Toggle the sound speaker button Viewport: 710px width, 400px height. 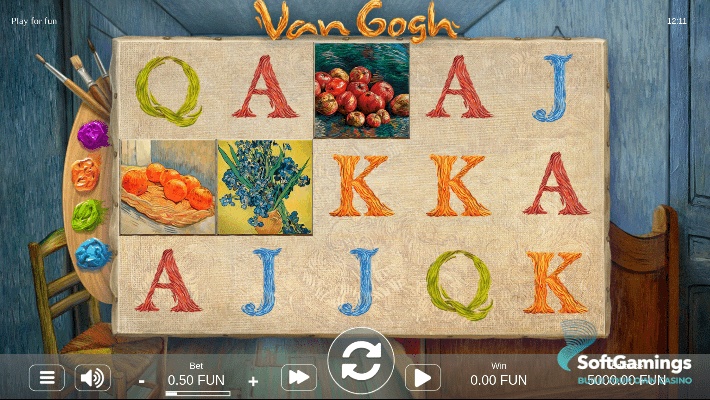93,377
